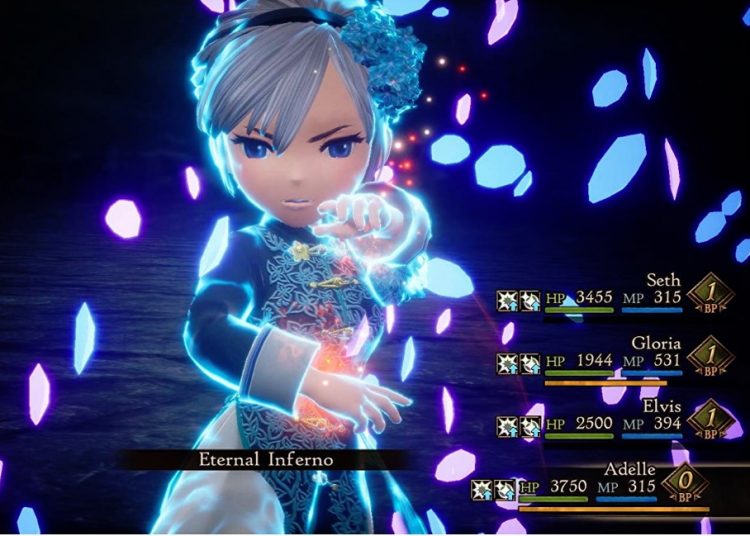
Task: Select Adelle's party status row
Action: click(630, 469)
